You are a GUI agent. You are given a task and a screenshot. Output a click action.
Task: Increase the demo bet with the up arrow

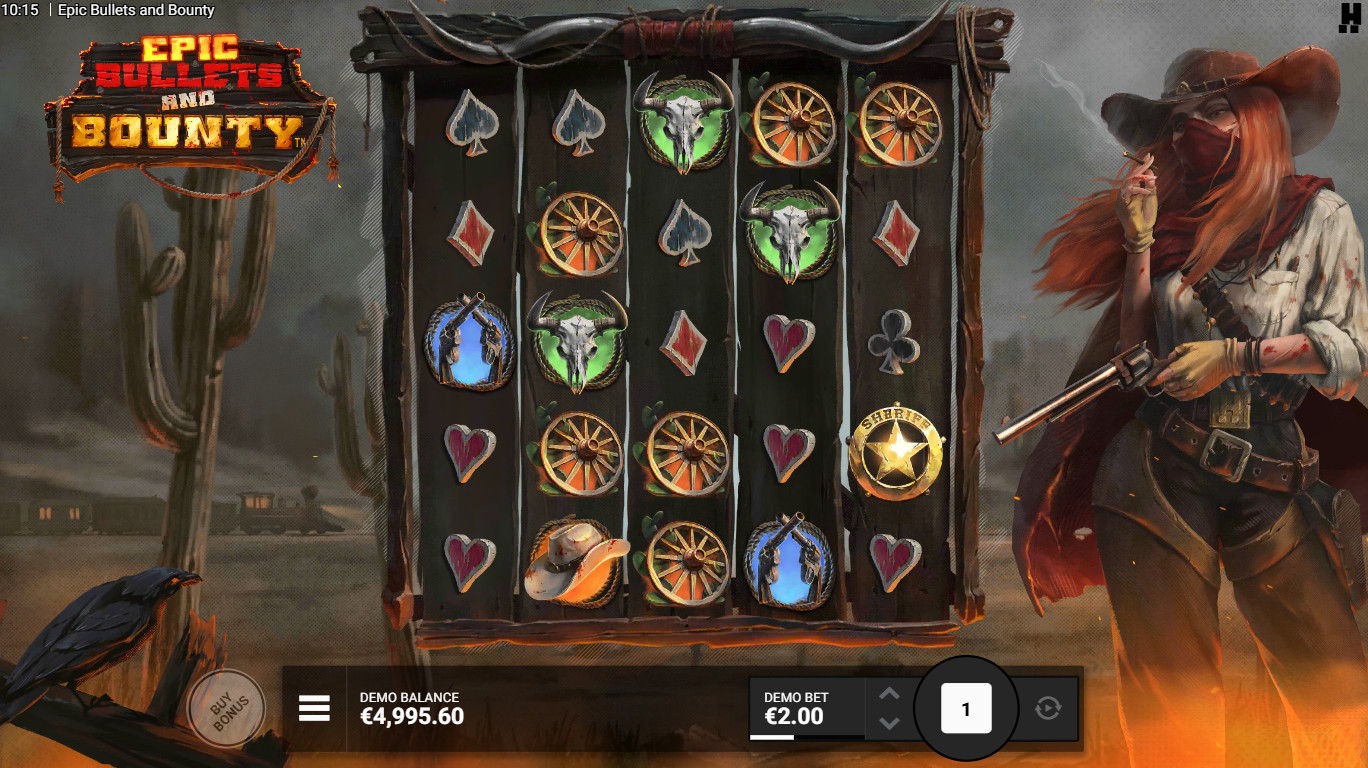click(x=889, y=693)
